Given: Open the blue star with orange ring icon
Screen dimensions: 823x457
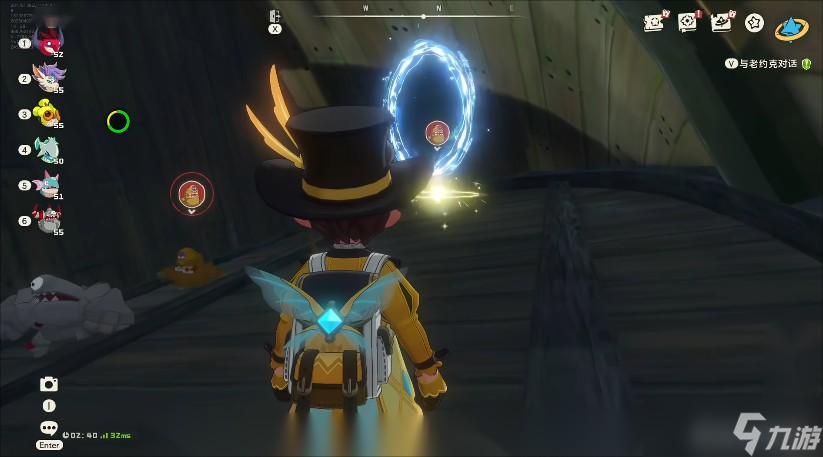Looking at the screenshot, I should coord(792,27).
